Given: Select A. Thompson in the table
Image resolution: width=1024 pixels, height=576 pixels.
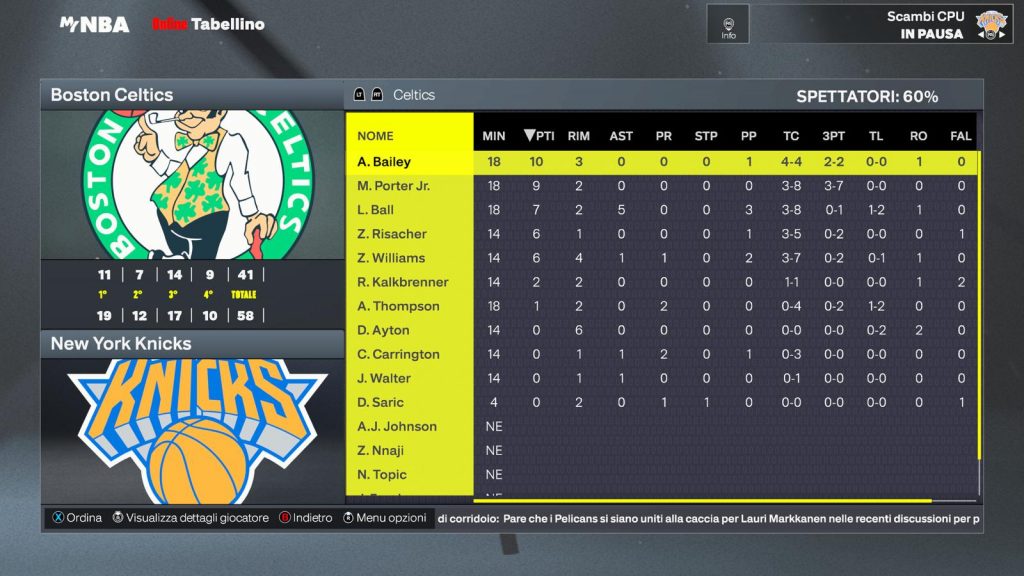Looking at the screenshot, I should coord(398,306).
